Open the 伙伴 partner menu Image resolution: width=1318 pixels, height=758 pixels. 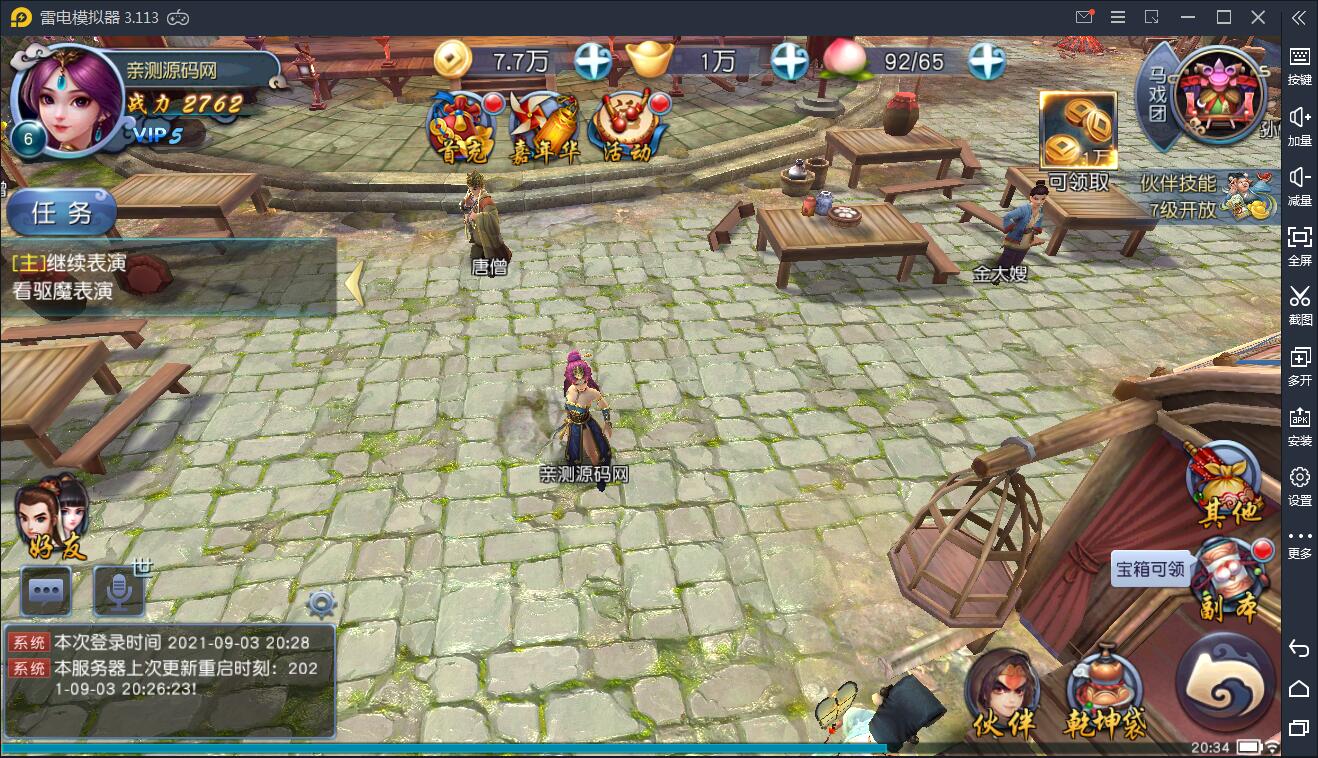tap(1003, 693)
